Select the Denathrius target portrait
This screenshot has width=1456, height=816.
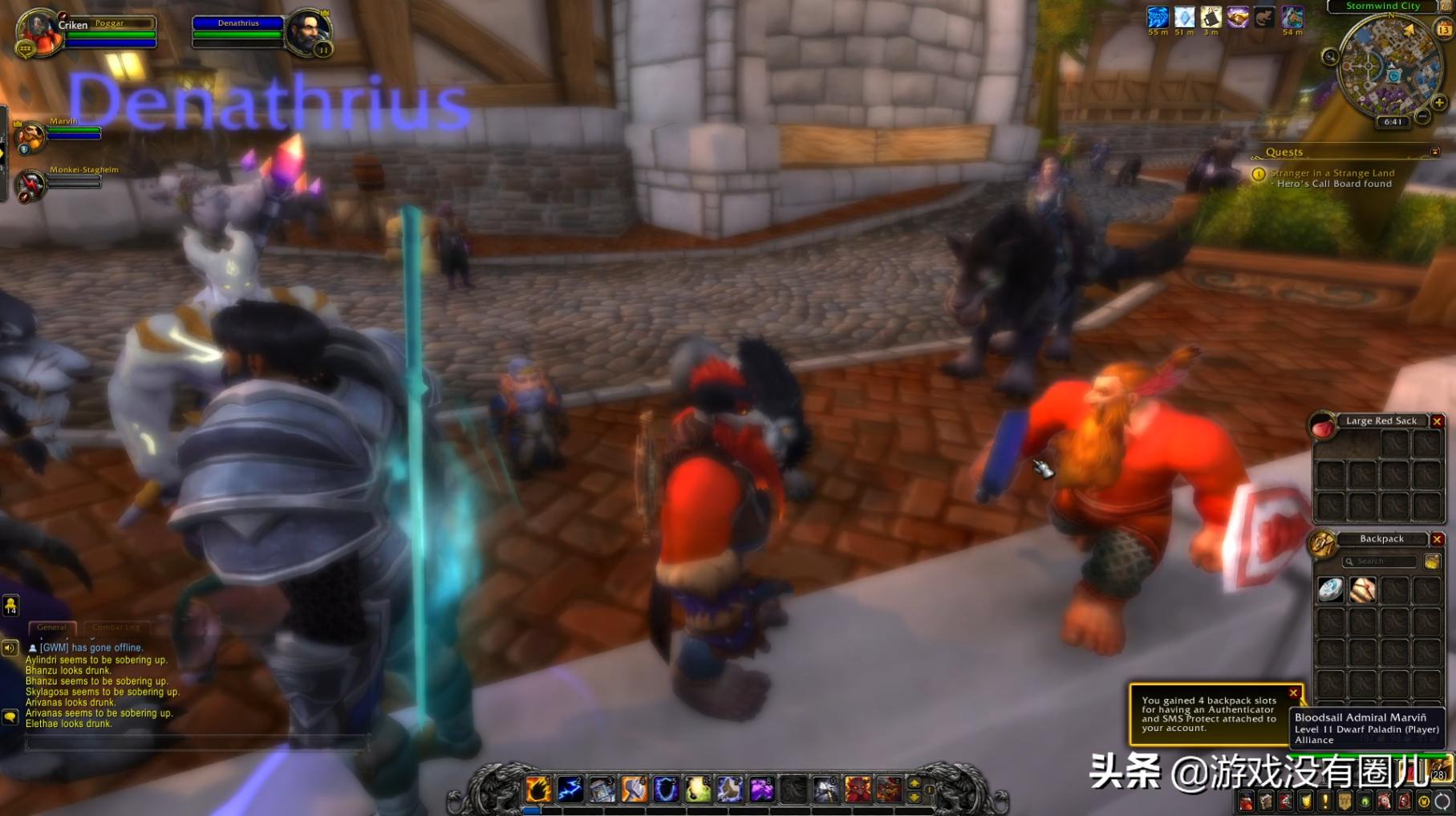[308, 32]
